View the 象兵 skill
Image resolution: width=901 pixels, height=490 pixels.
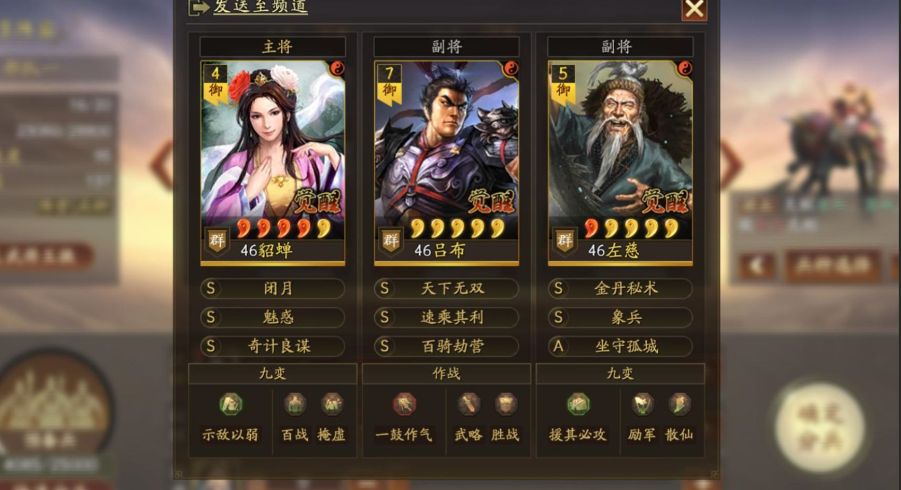(620, 317)
